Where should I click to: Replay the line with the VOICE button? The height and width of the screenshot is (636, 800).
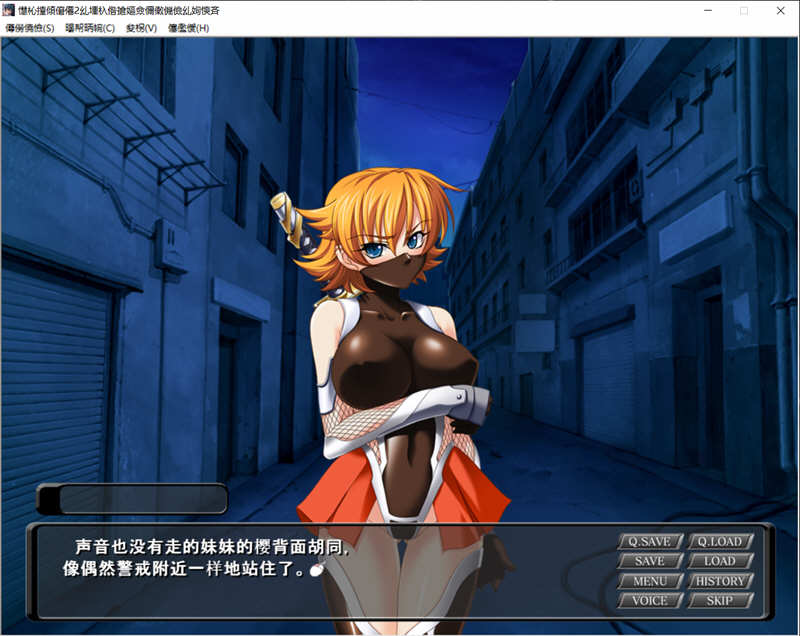click(x=650, y=601)
